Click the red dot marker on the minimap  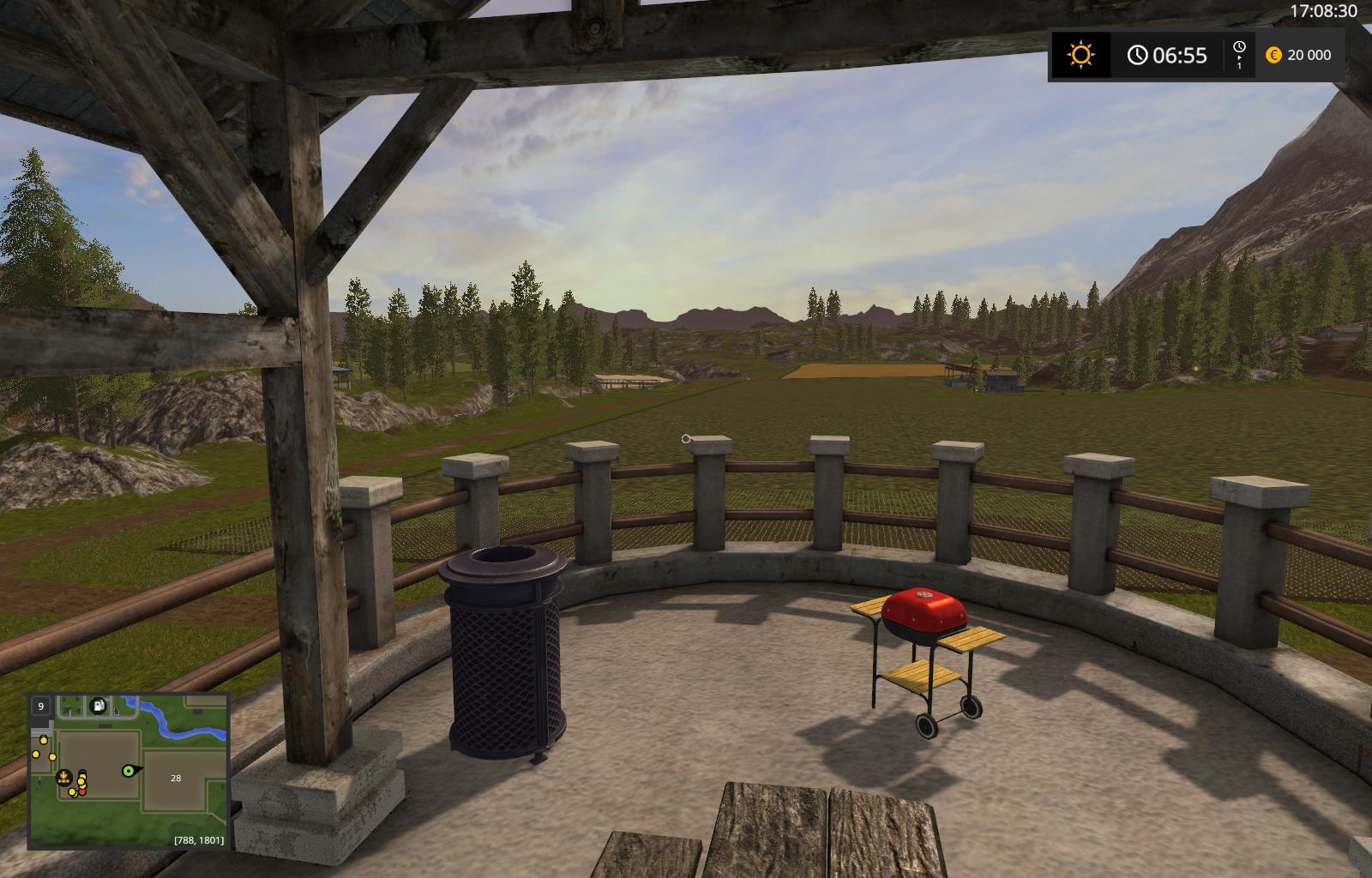[82, 791]
